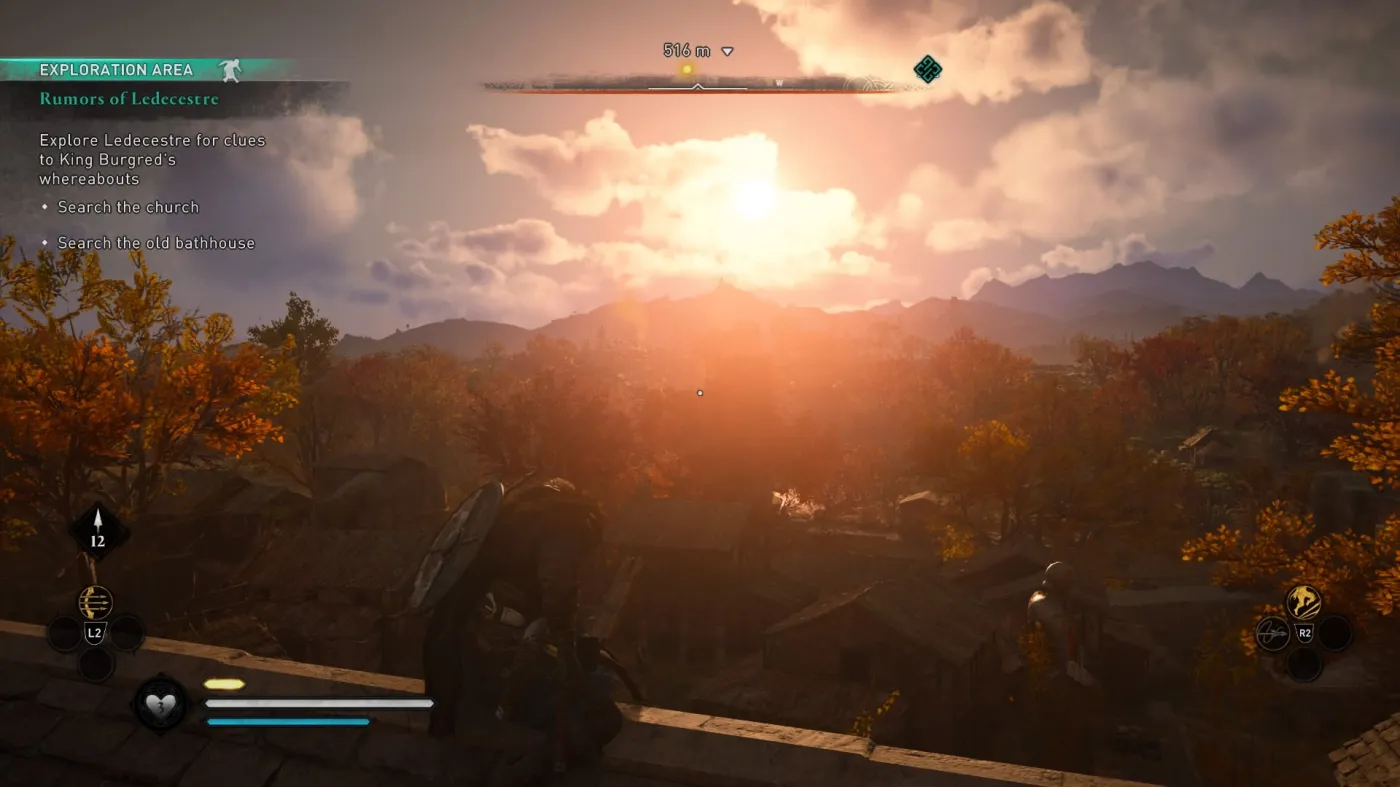Viewport: 1400px width, 787px height.
Task: Click the yellow adrenaline bar segment
Action: coord(225,683)
